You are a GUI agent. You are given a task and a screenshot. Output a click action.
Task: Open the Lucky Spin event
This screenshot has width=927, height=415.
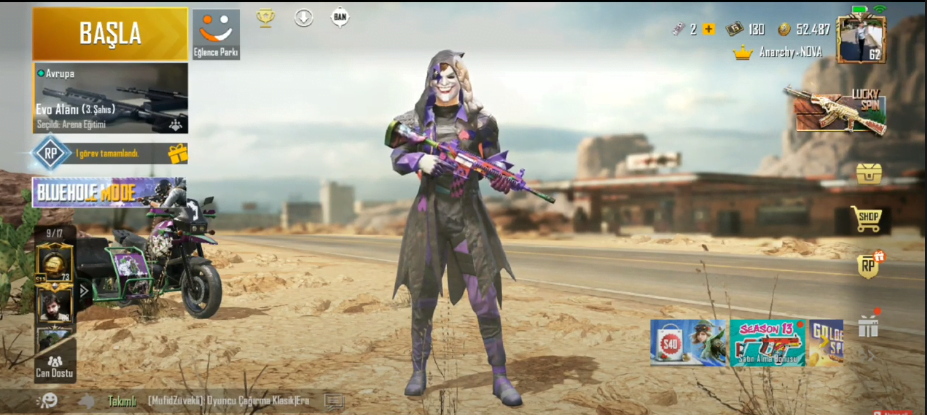[836, 109]
